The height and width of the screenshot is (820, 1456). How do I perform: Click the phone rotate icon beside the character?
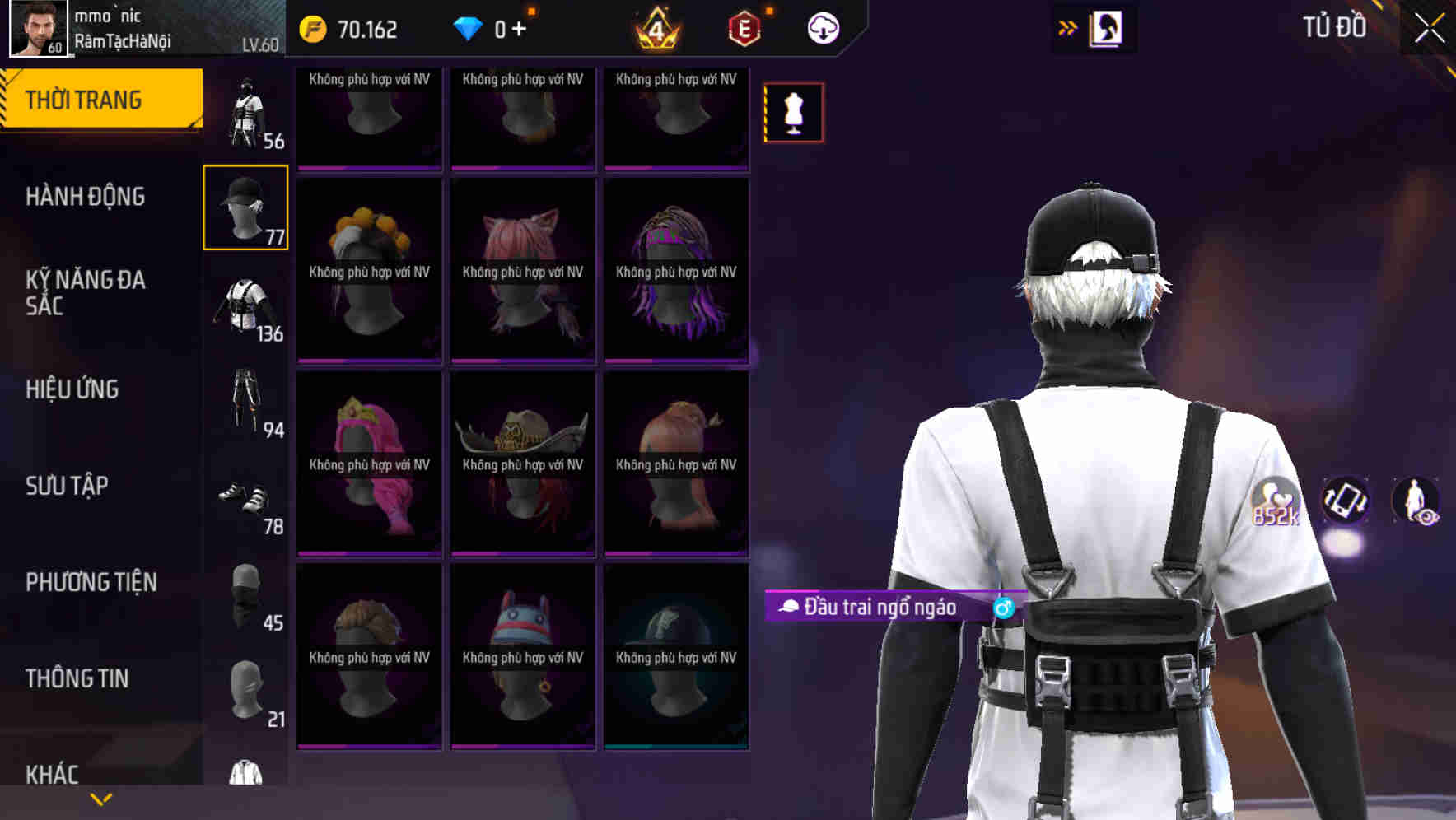point(1347,501)
